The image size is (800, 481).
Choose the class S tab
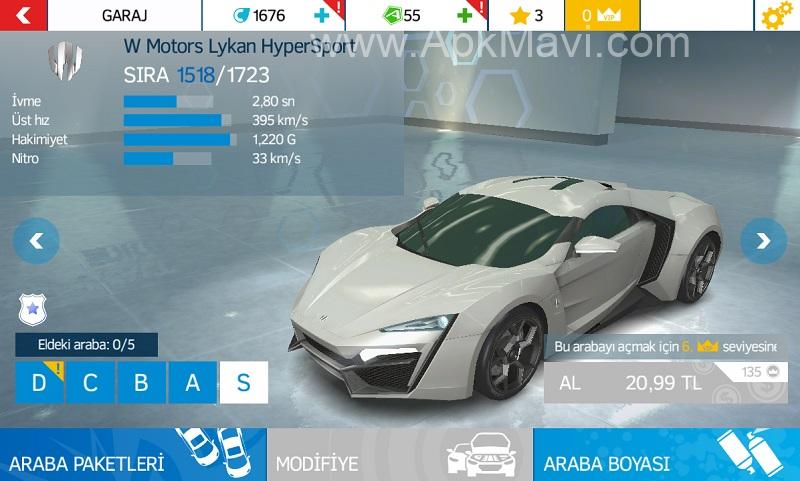(x=243, y=383)
